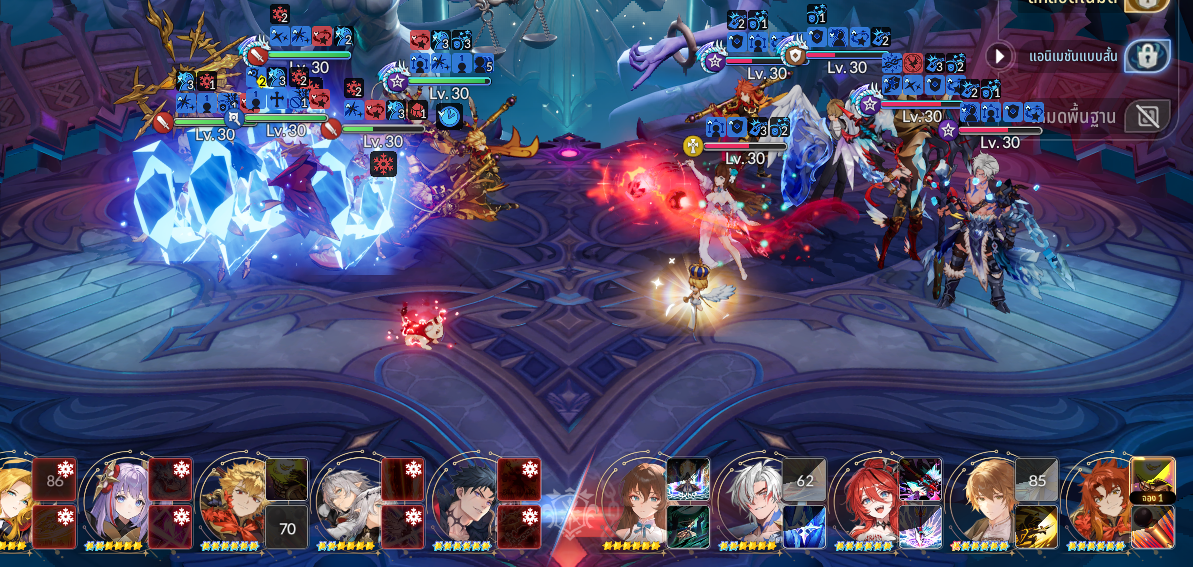Use the pink feathered wing skill
The height and width of the screenshot is (567, 1193).
click(920, 527)
